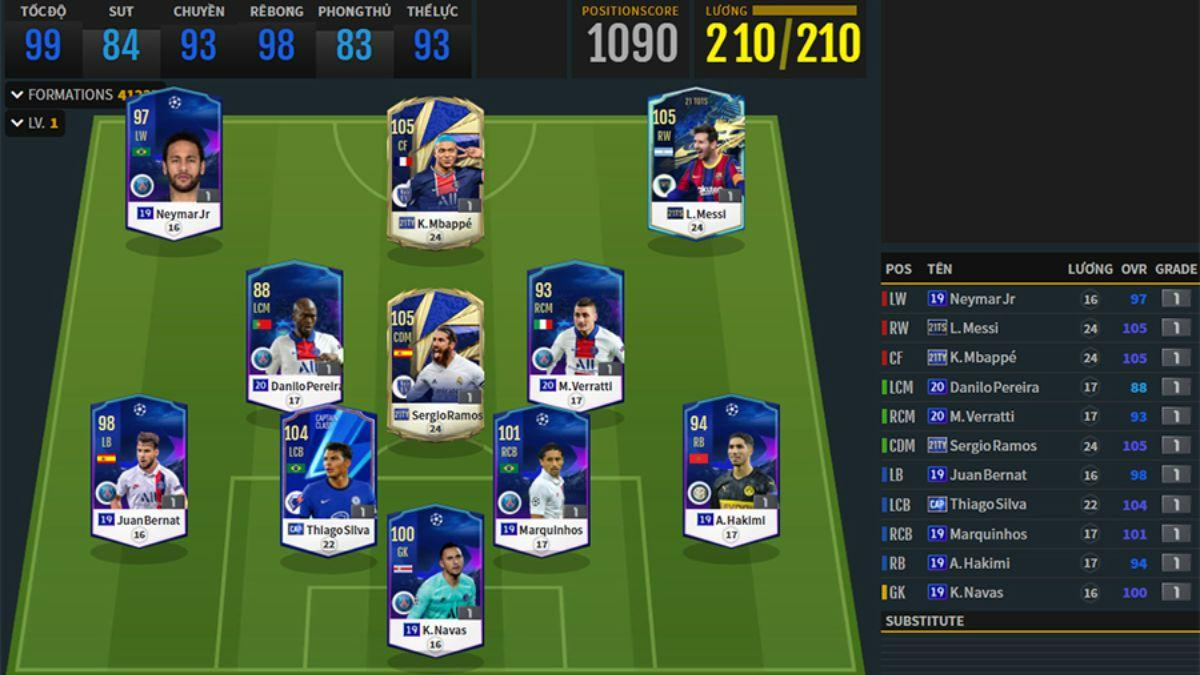
Task: Select Neymar Jr's LW card
Action: tap(173, 165)
